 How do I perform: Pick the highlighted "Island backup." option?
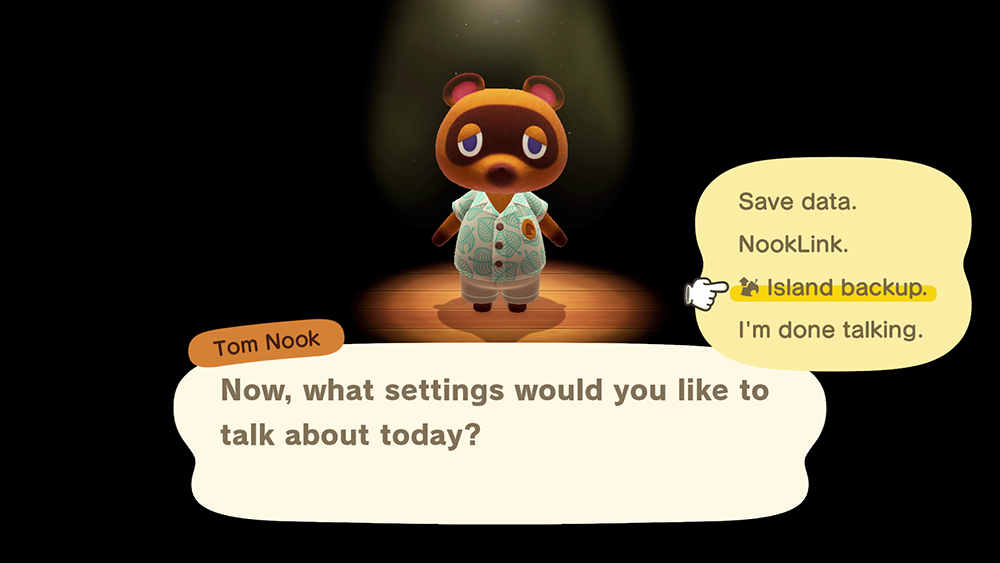click(836, 289)
